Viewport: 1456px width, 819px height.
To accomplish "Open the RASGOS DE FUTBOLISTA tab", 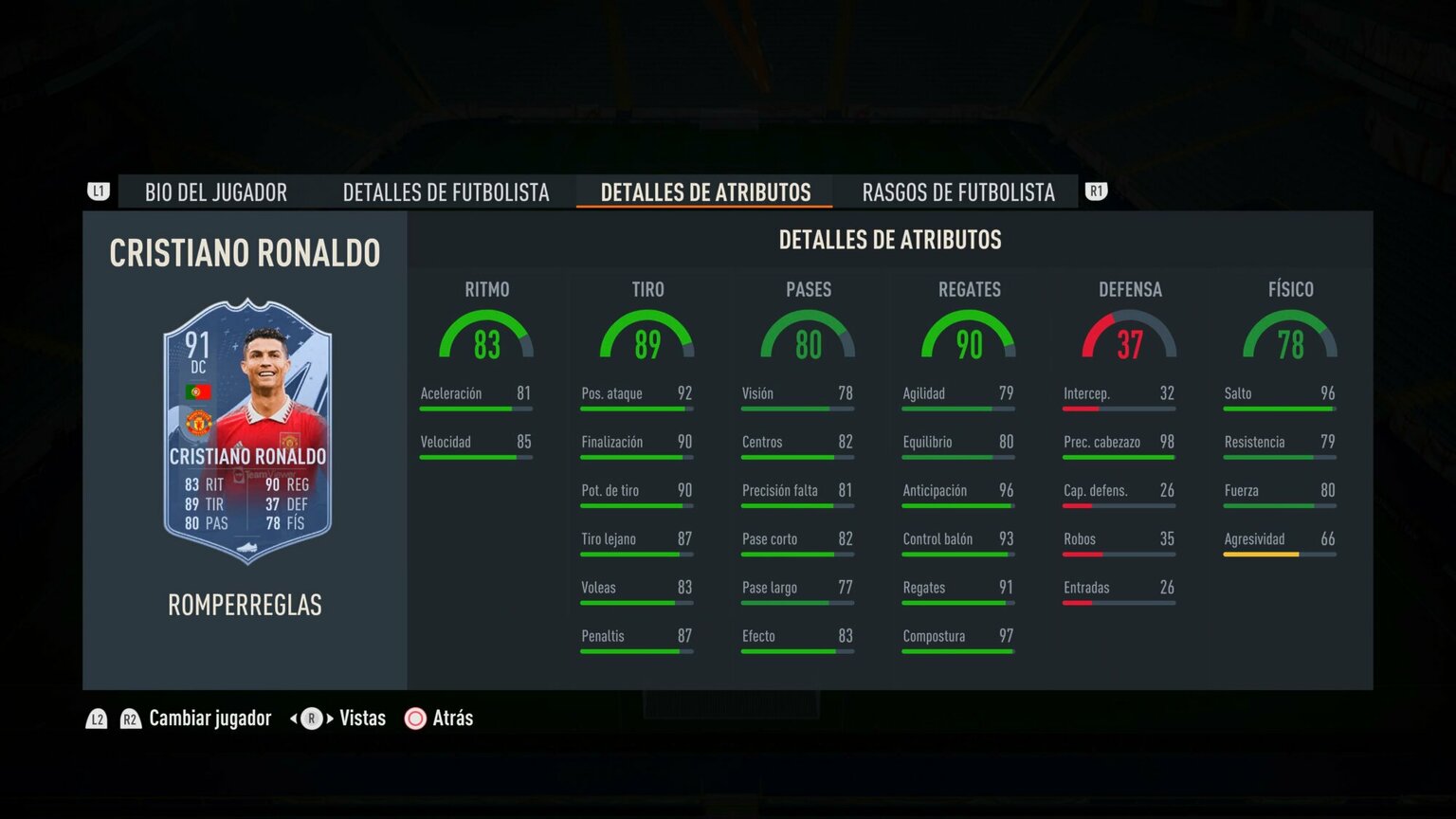I will tap(957, 192).
